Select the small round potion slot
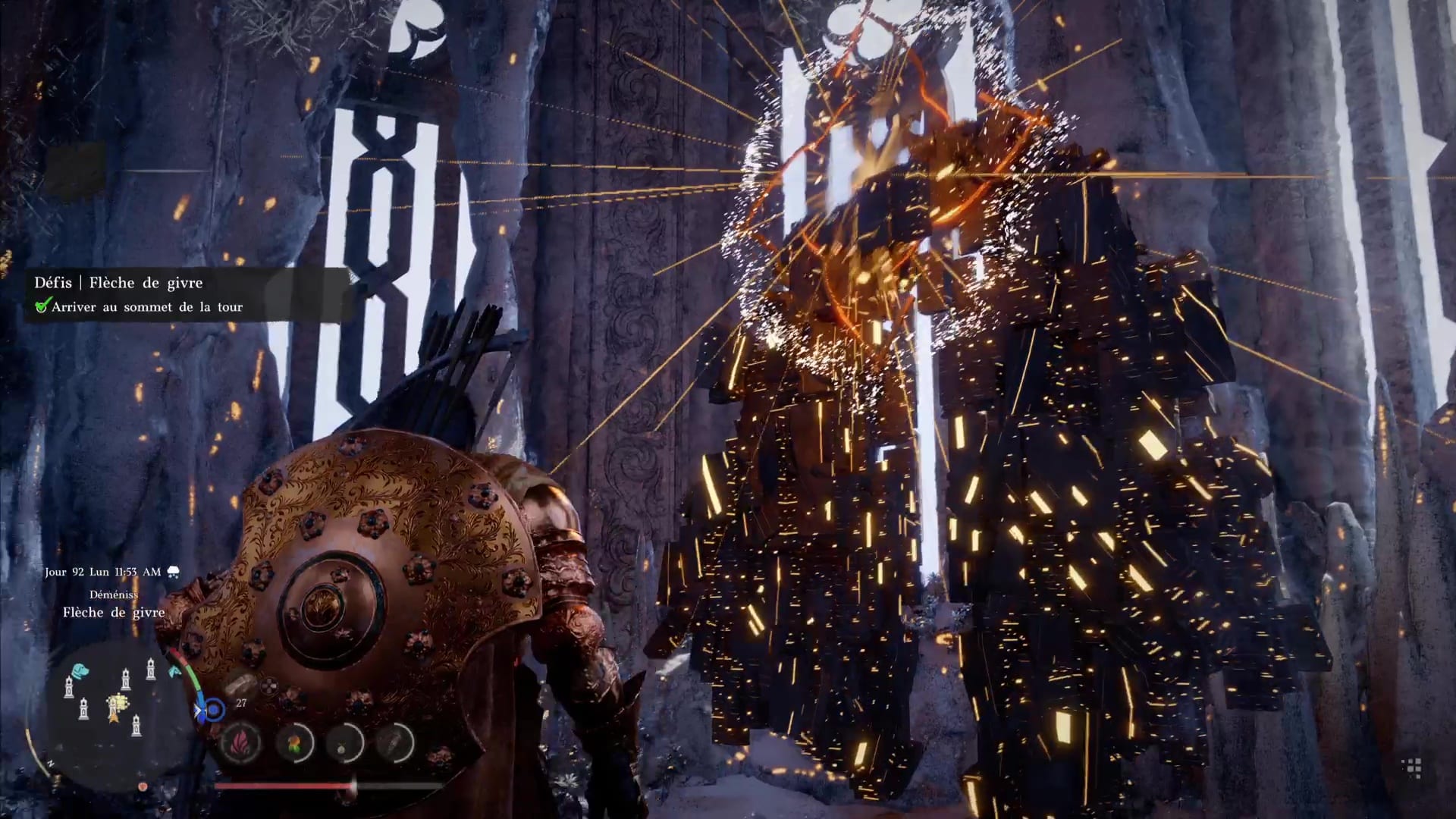The width and height of the screenshot is (1456, 819). (x=345, y=742)
